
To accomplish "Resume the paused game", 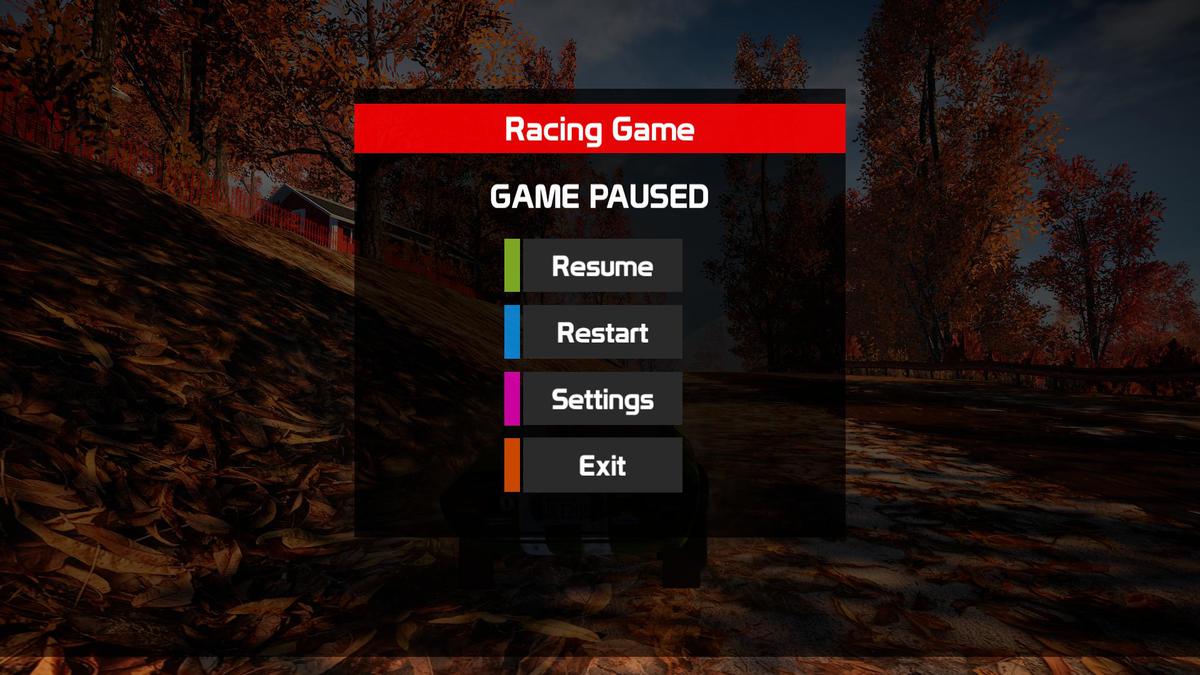I will point(601,266).
